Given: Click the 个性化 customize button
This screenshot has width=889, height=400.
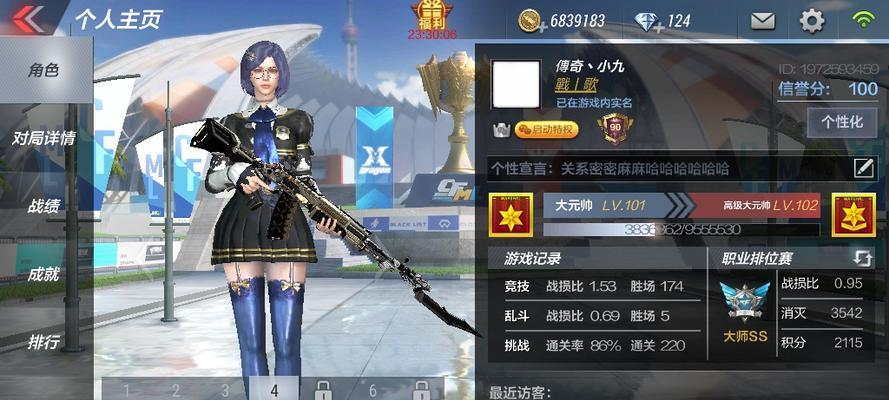Looking at the screenshot, I should (841, 122).
